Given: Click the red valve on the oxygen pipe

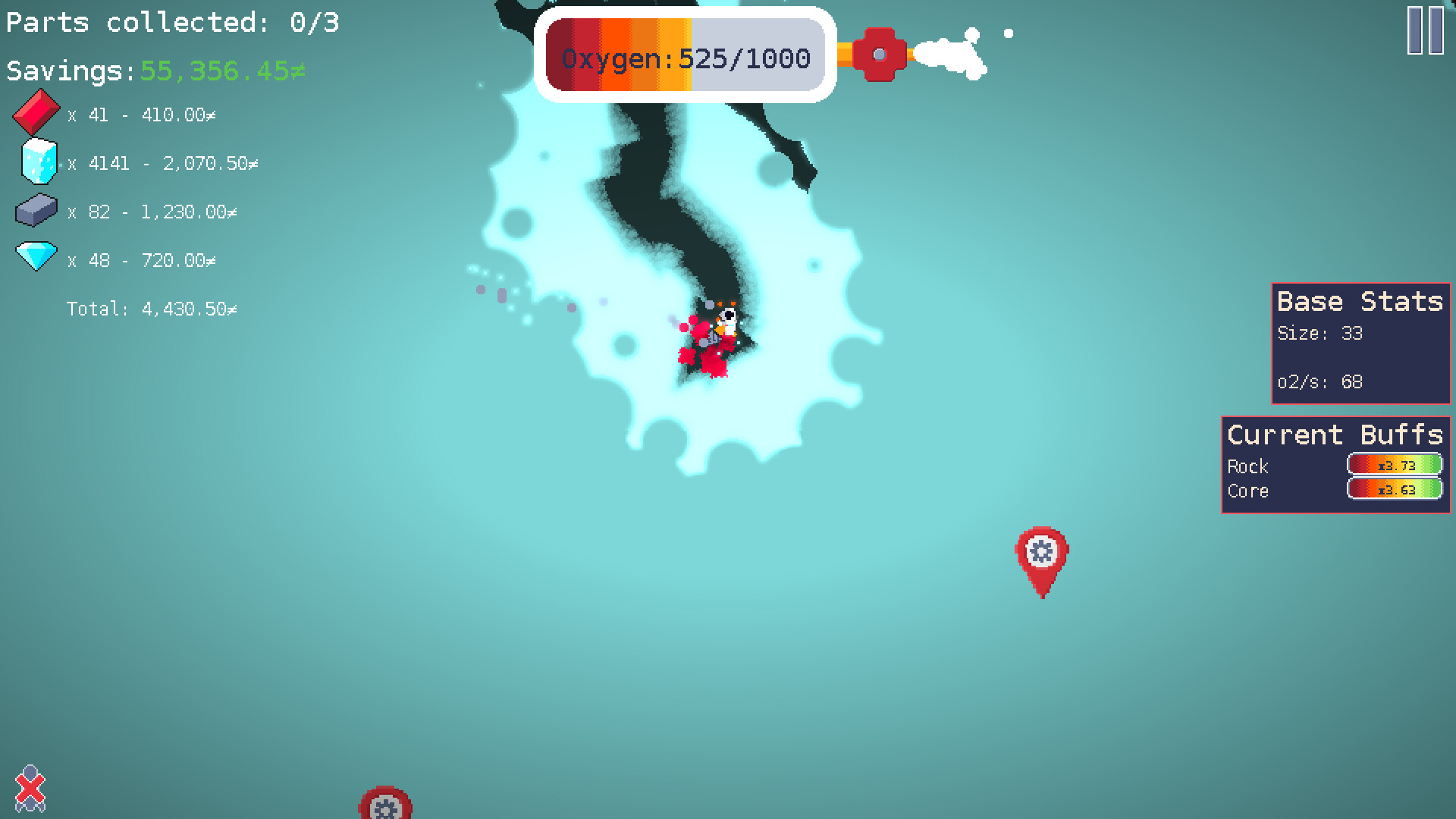Looking at the screenshot, I should coord(880,54).
